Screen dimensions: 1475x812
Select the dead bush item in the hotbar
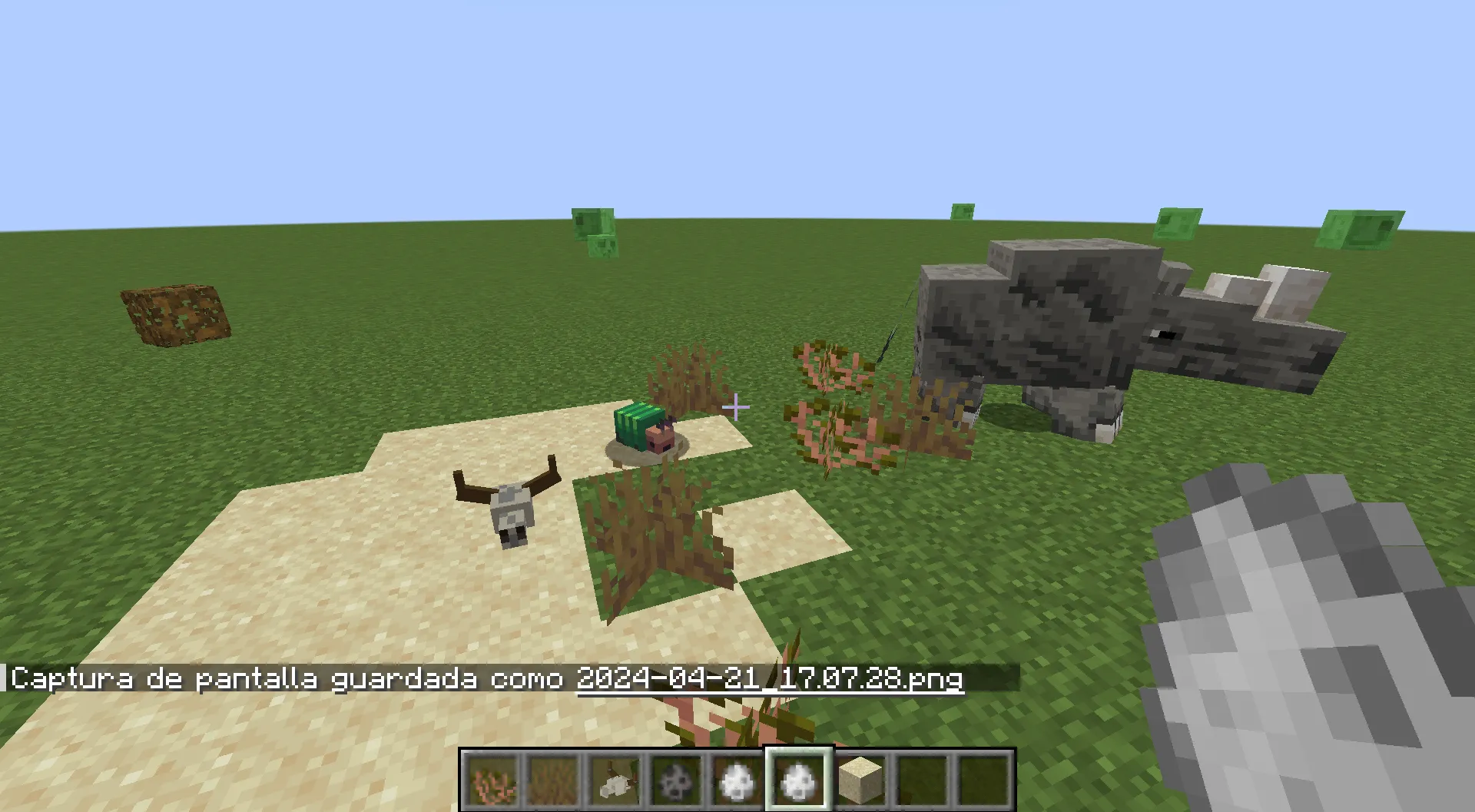point(552,780)
